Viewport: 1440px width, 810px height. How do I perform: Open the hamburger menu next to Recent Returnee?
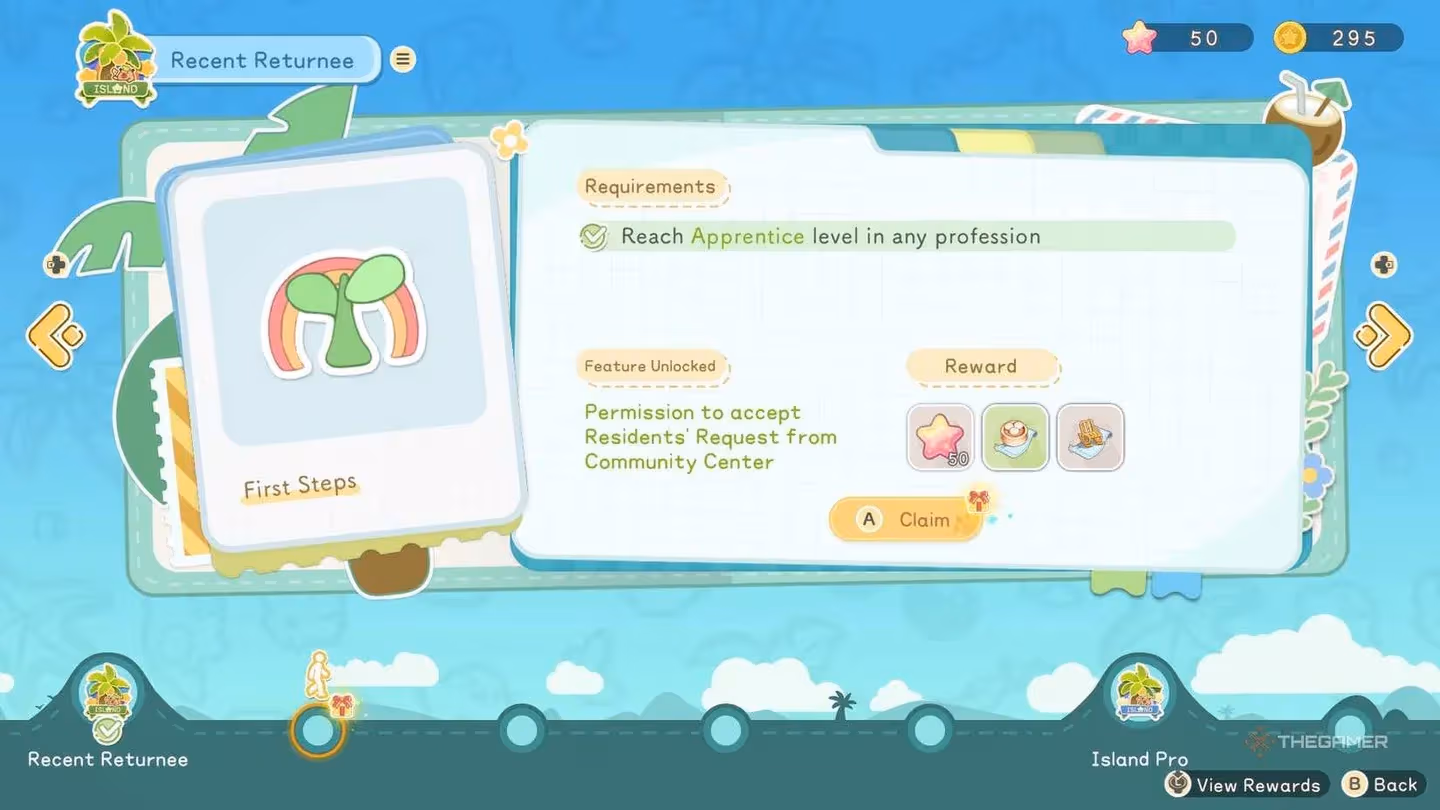[402, 59]
